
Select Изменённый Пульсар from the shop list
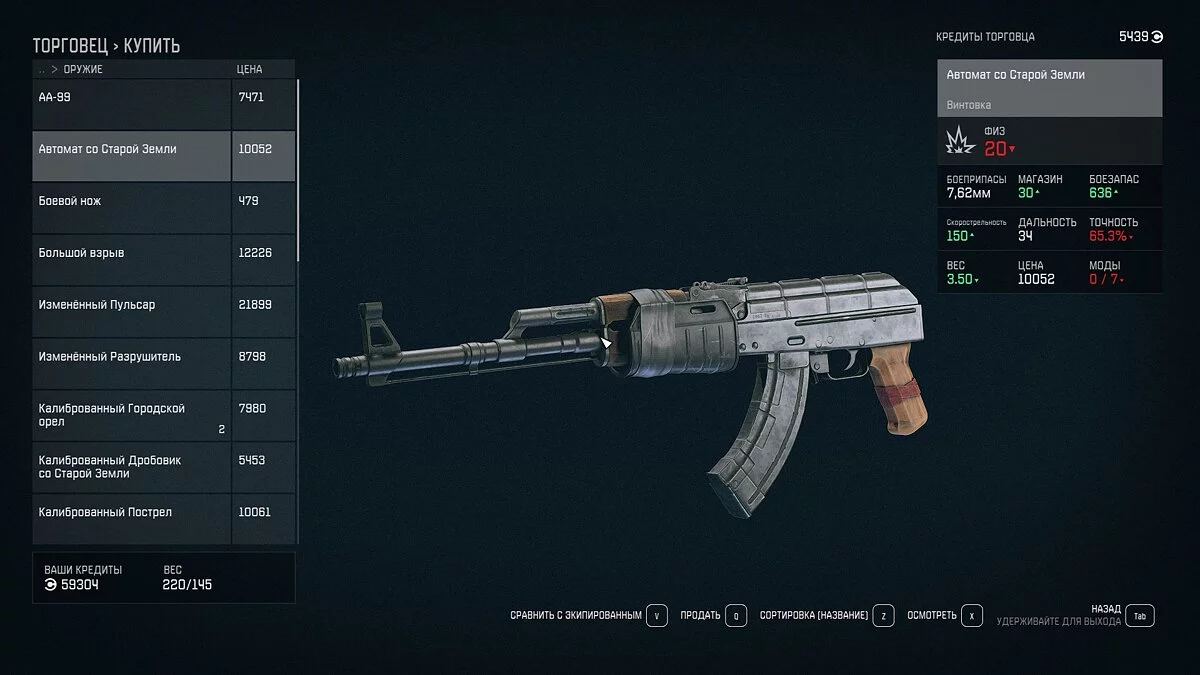coord(132,305)
